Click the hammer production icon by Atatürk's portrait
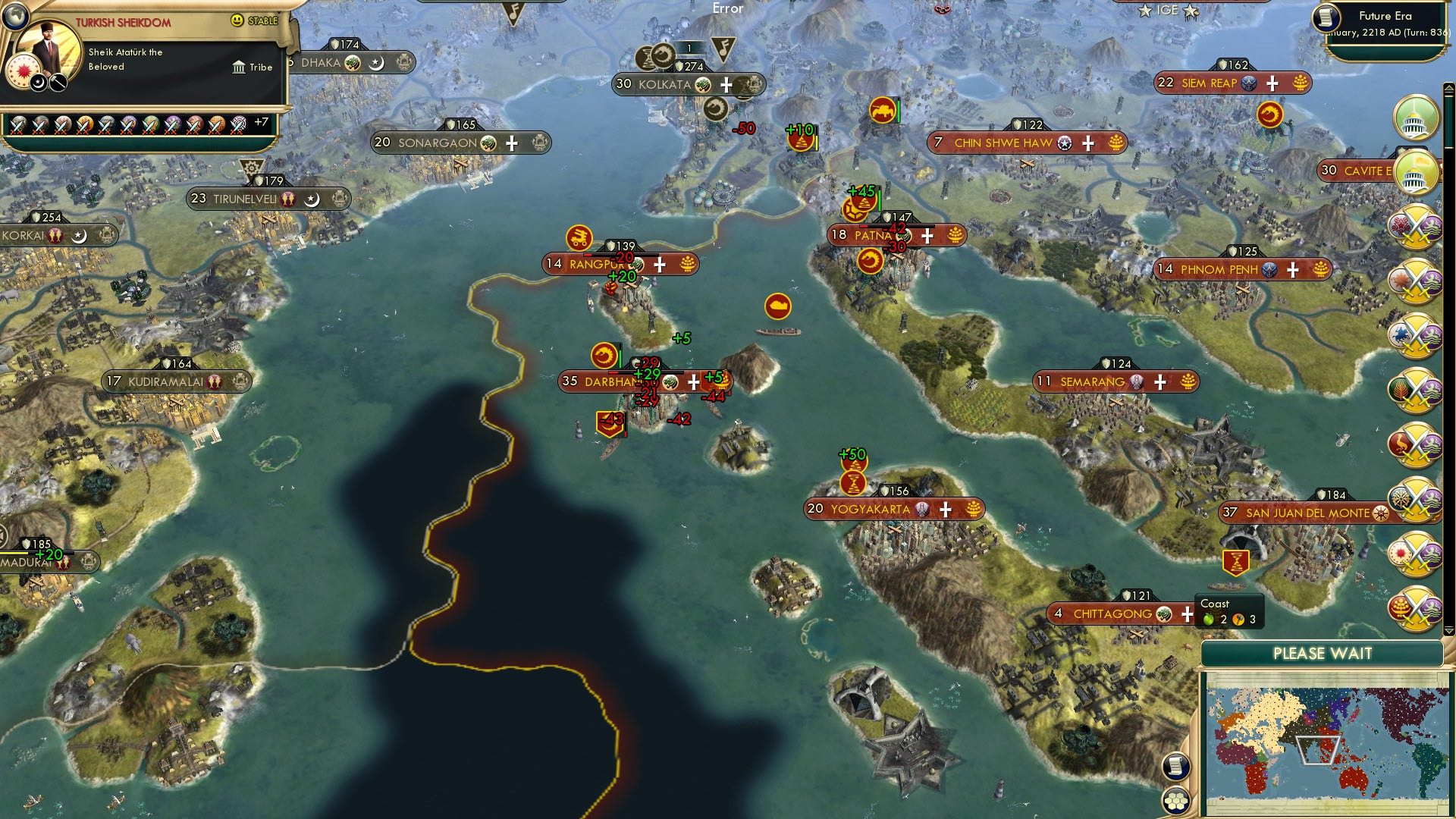Viewport: 1456px width, 819px height. [x=57, y=83]
